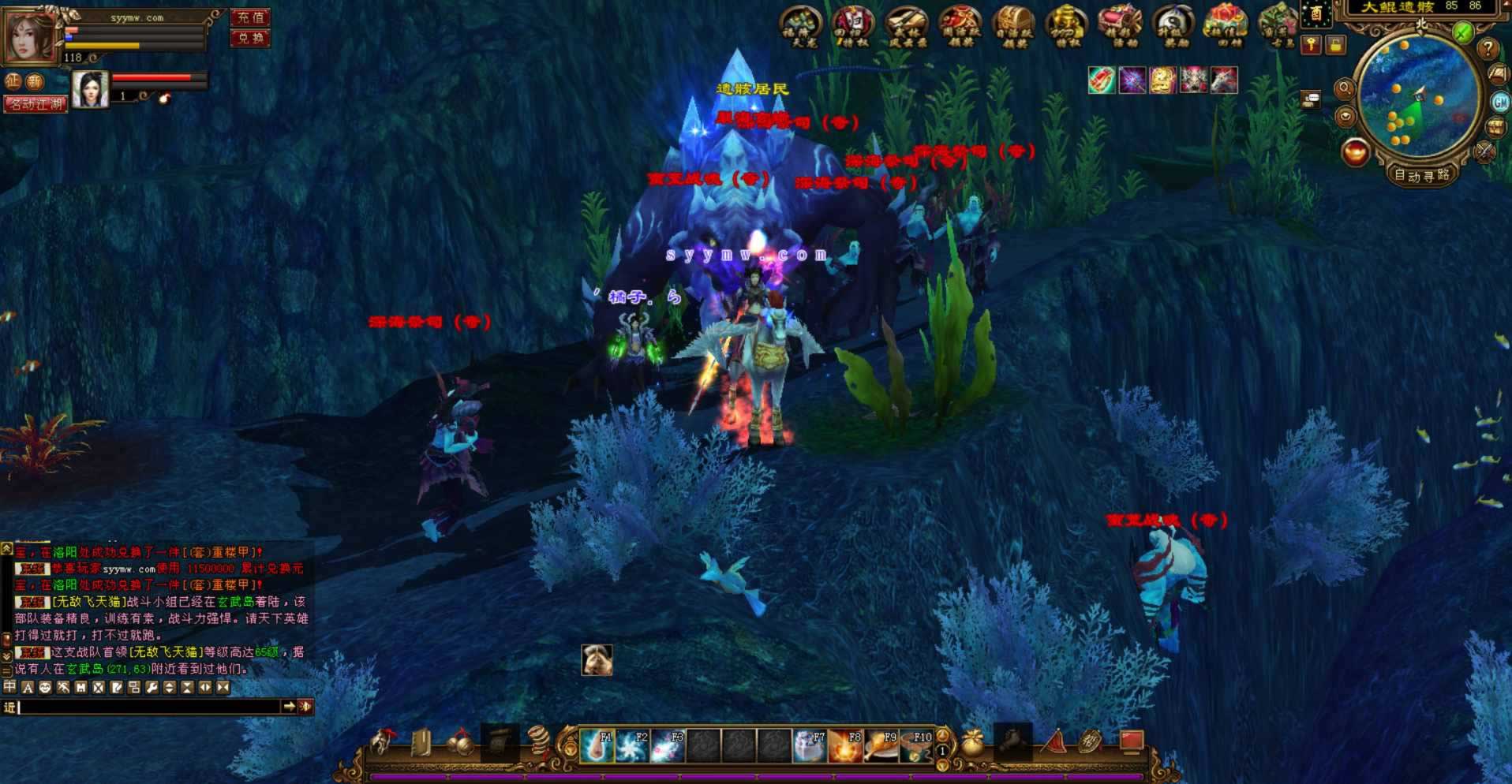1512x784 pixels.
Task: Click the red monitor system icon
Action: pos(1132,741)
